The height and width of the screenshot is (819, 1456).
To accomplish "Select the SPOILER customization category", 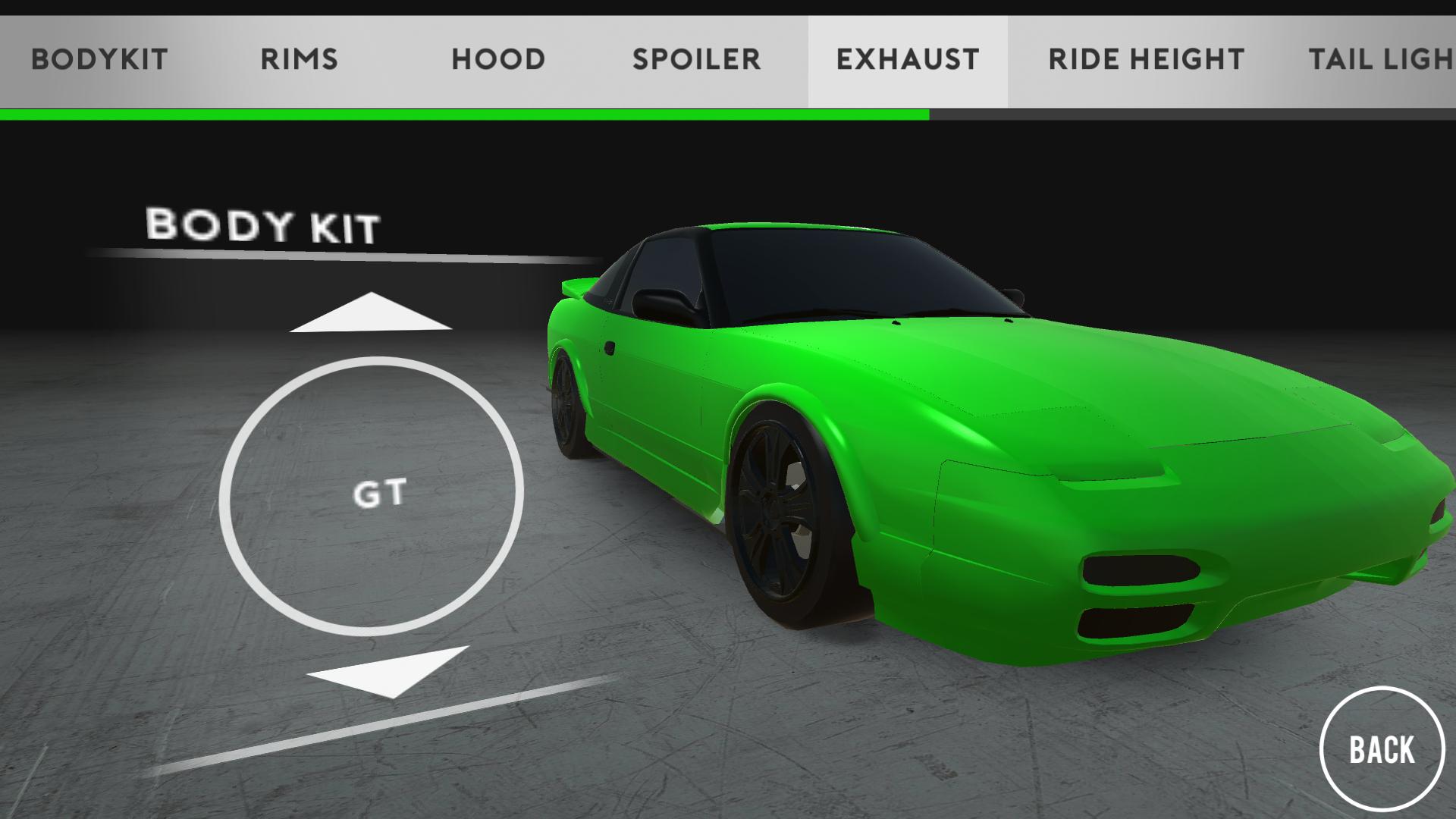I will coord(697,59).
